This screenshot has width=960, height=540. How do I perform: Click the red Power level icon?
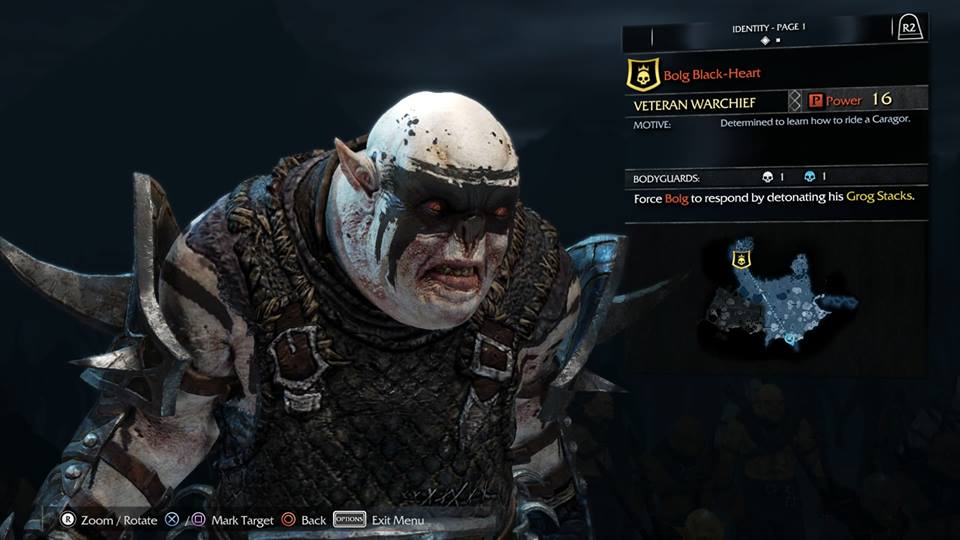pyautogui.click(x=815, y=100)
